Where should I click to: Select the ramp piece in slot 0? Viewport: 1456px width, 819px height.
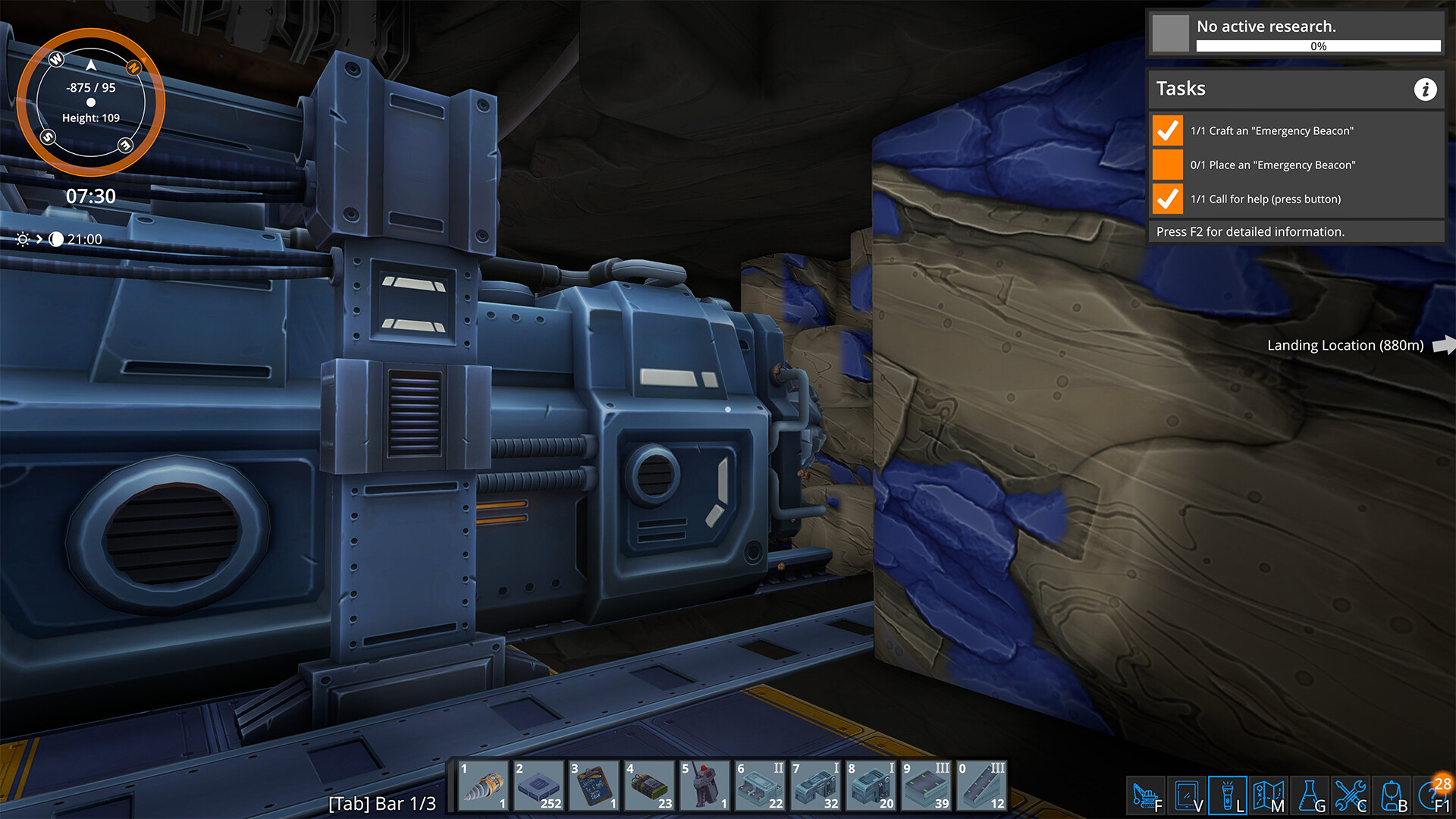pos(982,786)
